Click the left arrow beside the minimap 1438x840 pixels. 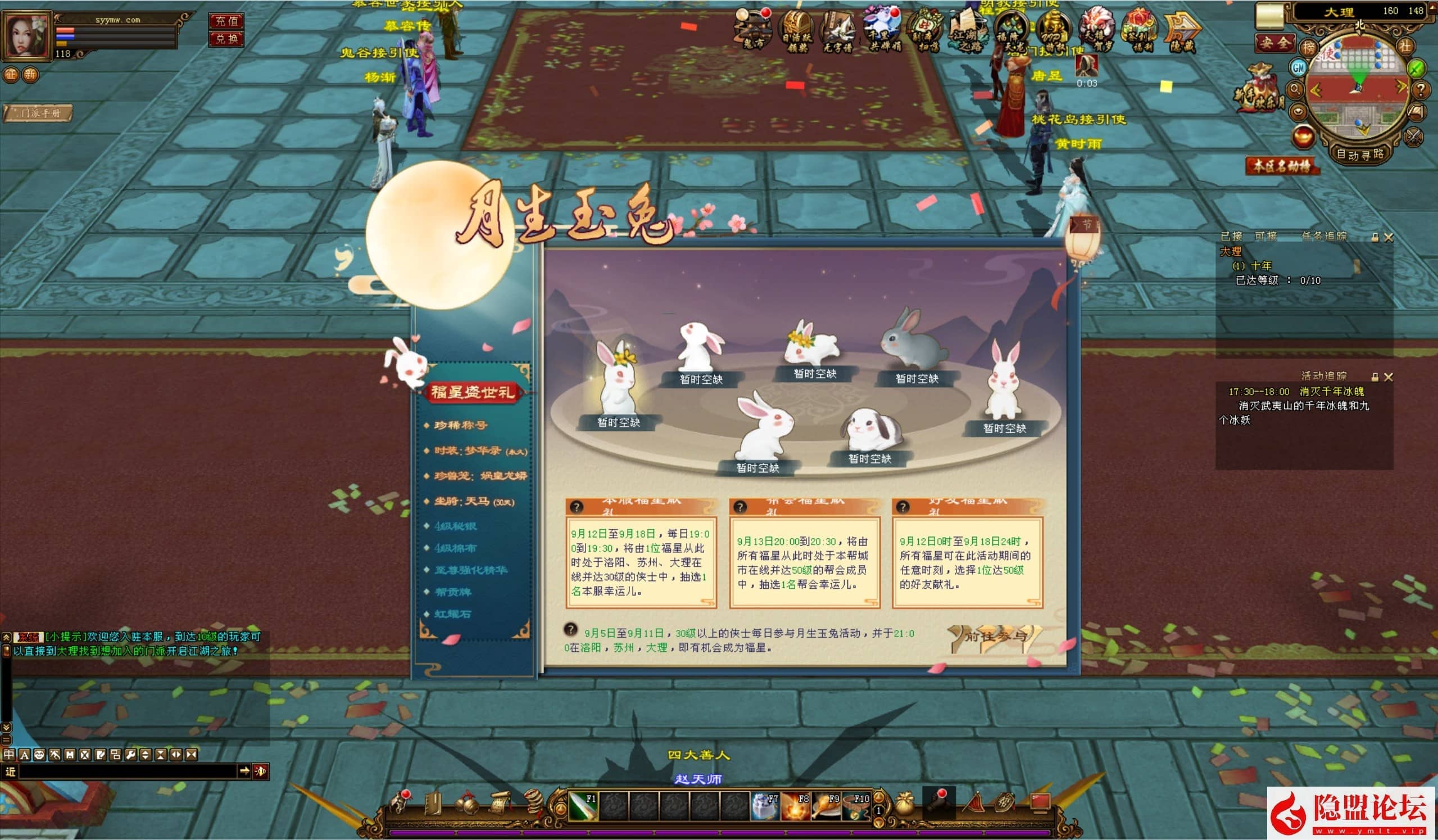point(1316,89)
